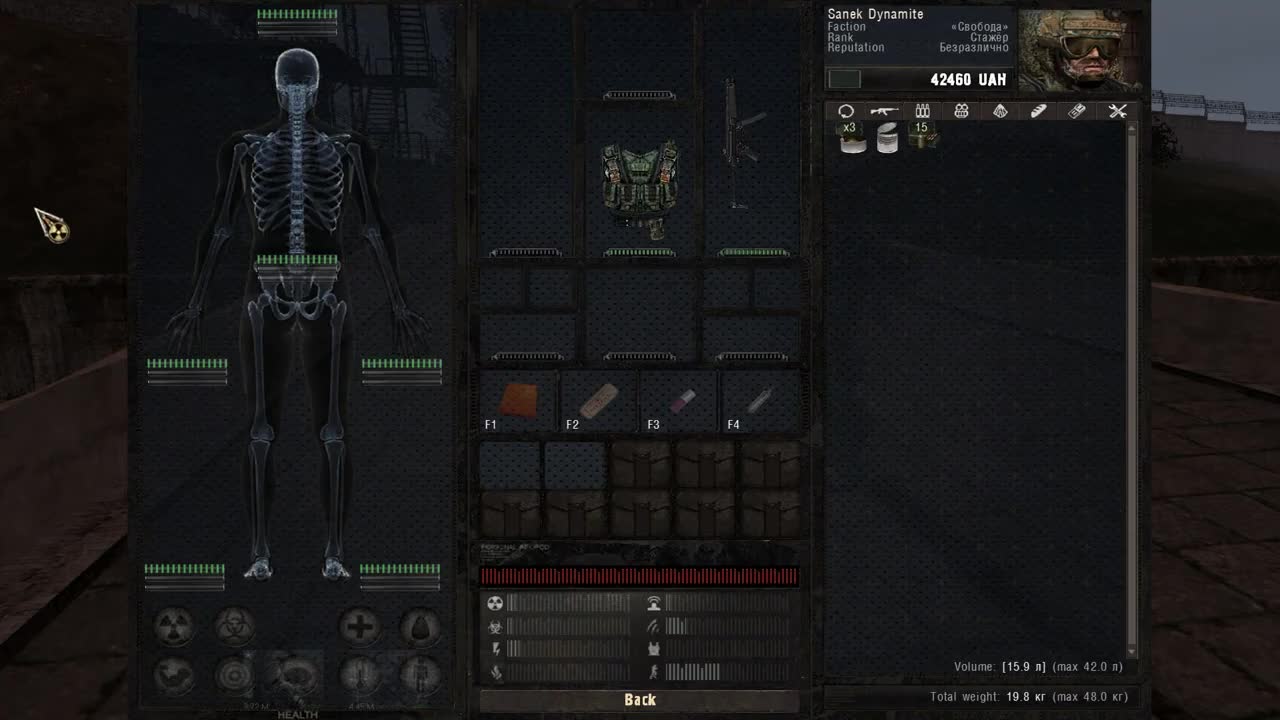The height and width of the screenshot is (720, 1280).
Task: Click the grenades equipment filter icon
Action: click(x=960, y=111)
